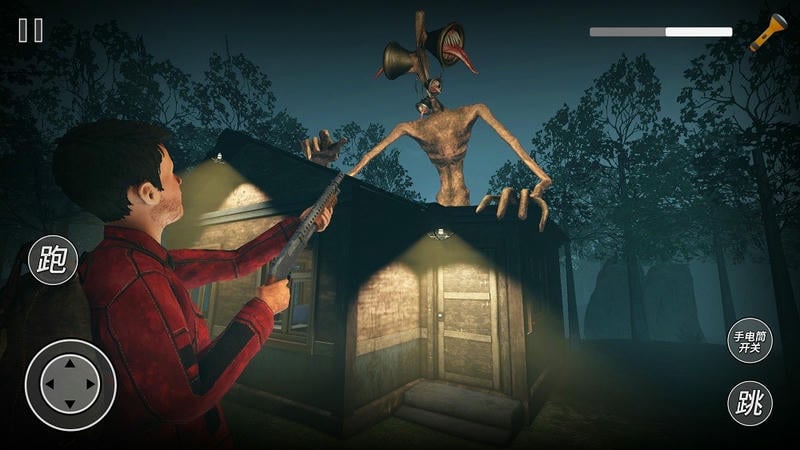The image size is (800, 450).
Task: Tap the 跳 jump button
Action: [749, 404]
